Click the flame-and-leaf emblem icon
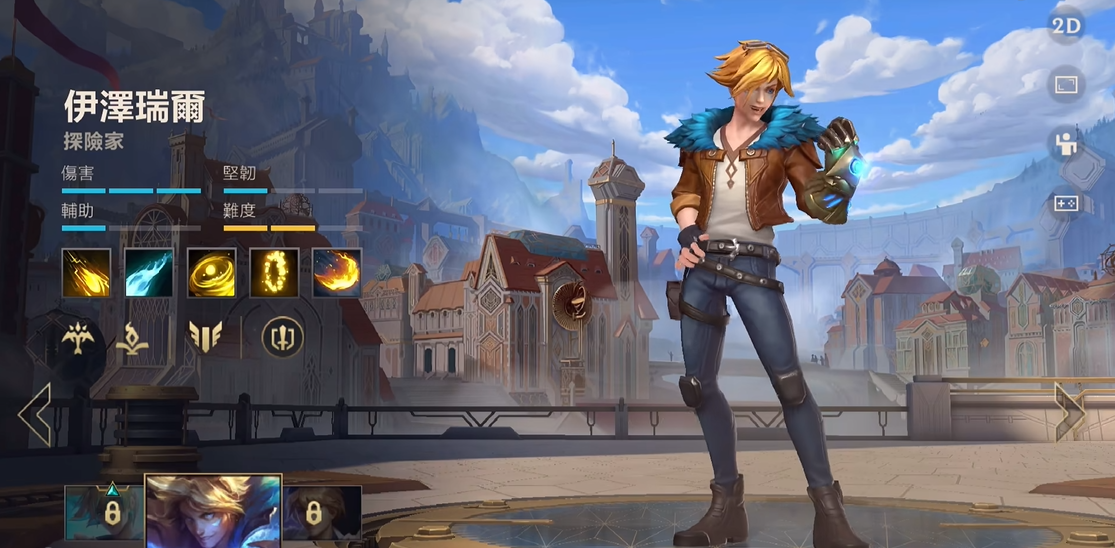Screen dimensions: 1115x548 click(134, 338)
